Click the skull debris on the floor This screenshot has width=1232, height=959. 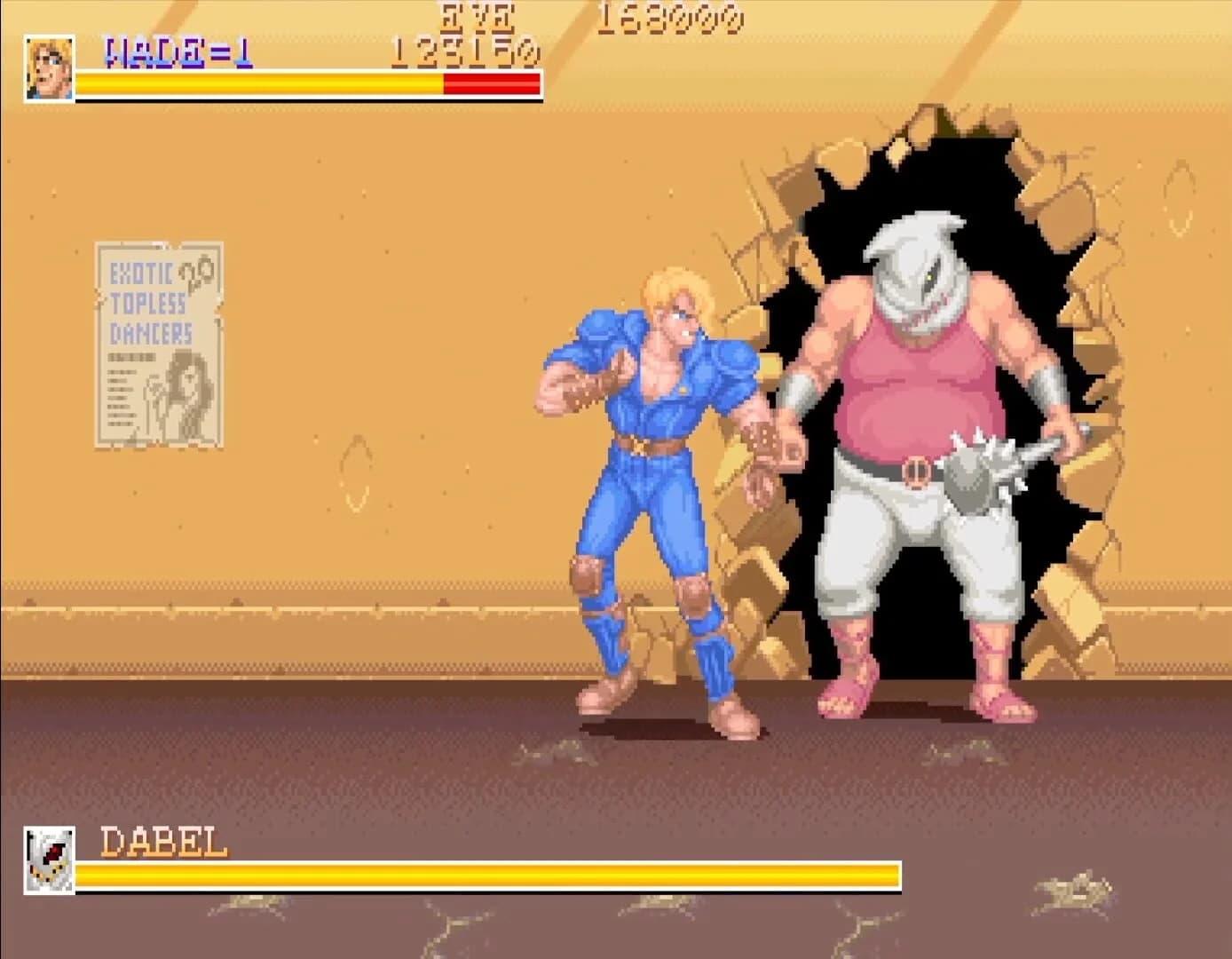(x=568, y=755)
